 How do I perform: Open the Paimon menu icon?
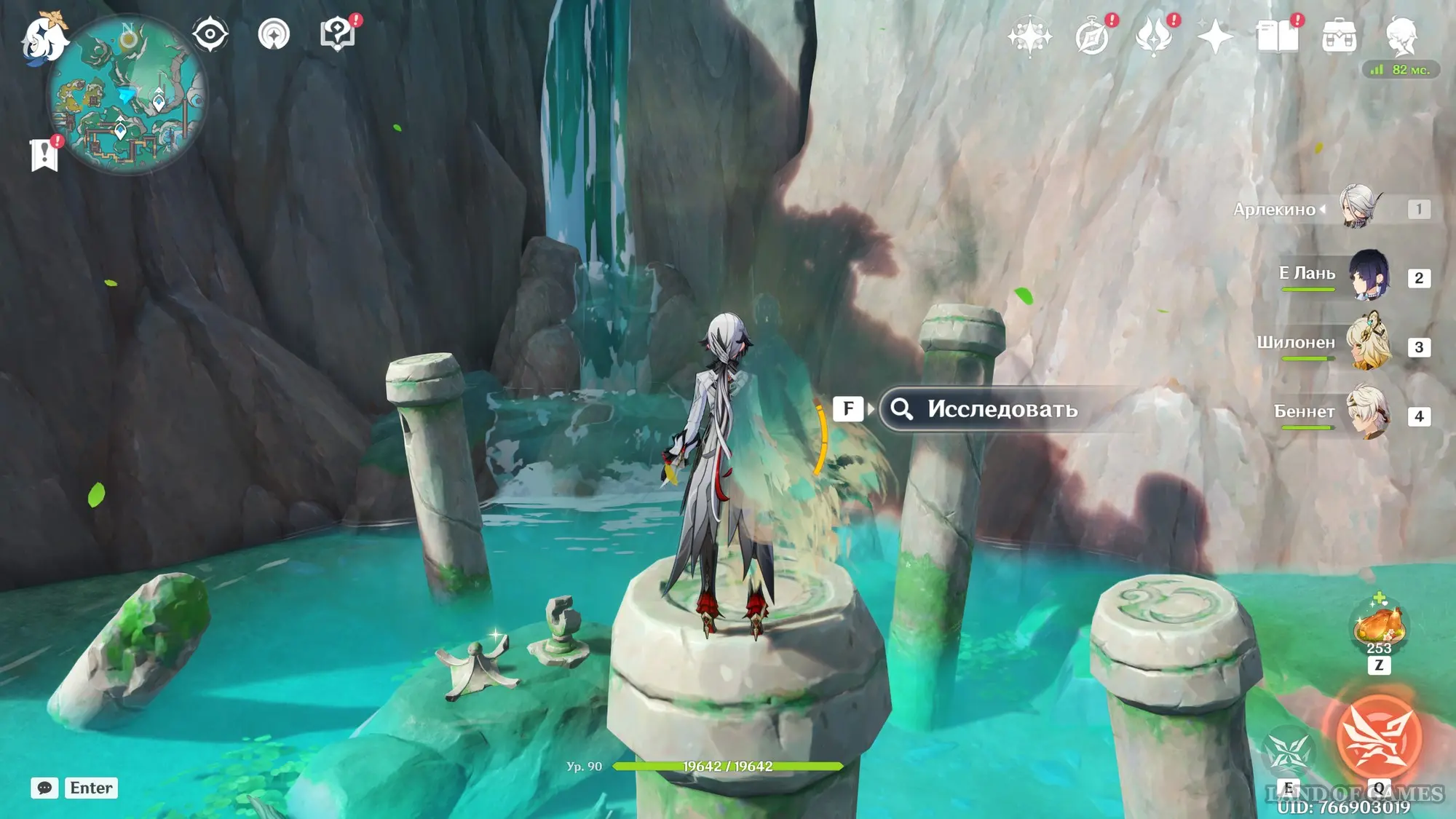(44, 38)
